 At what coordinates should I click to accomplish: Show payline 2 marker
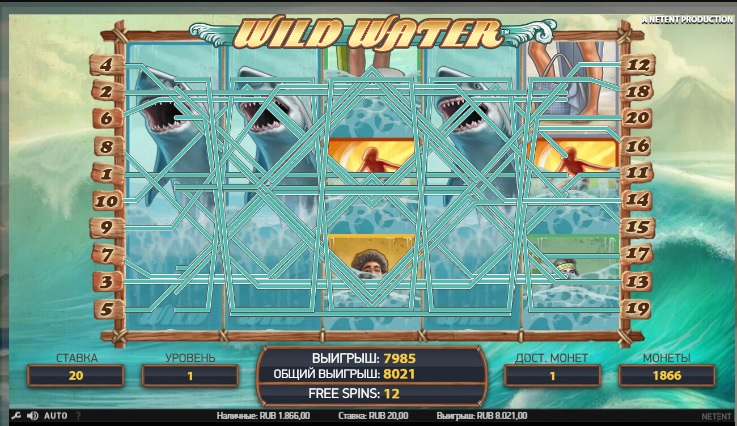(106, 91)
